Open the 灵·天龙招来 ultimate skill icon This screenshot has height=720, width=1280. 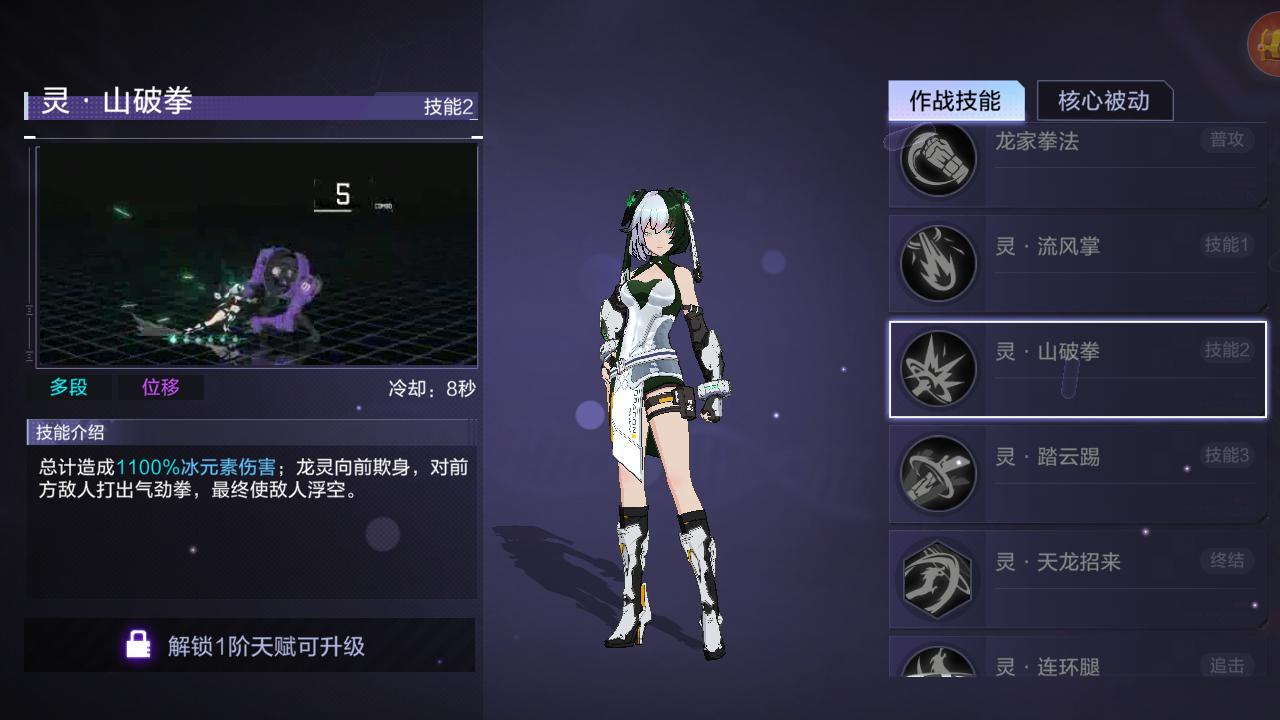point(938,580)
